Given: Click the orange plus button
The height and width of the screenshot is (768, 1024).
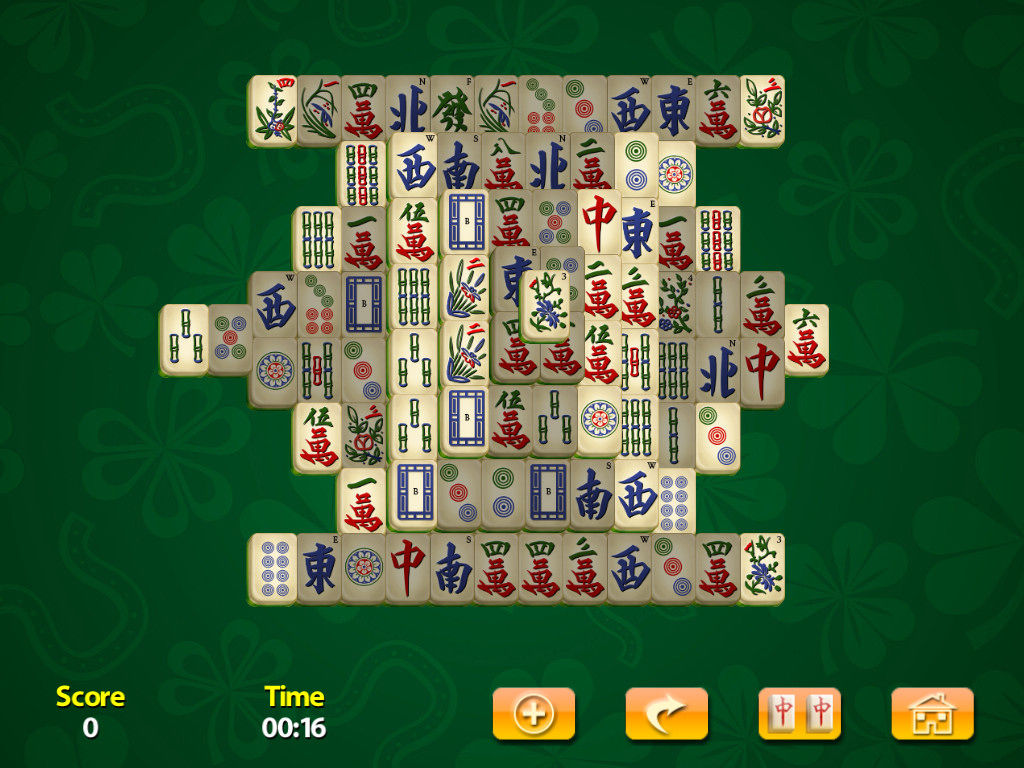Looking at the screenshot, I should (534, 714).
